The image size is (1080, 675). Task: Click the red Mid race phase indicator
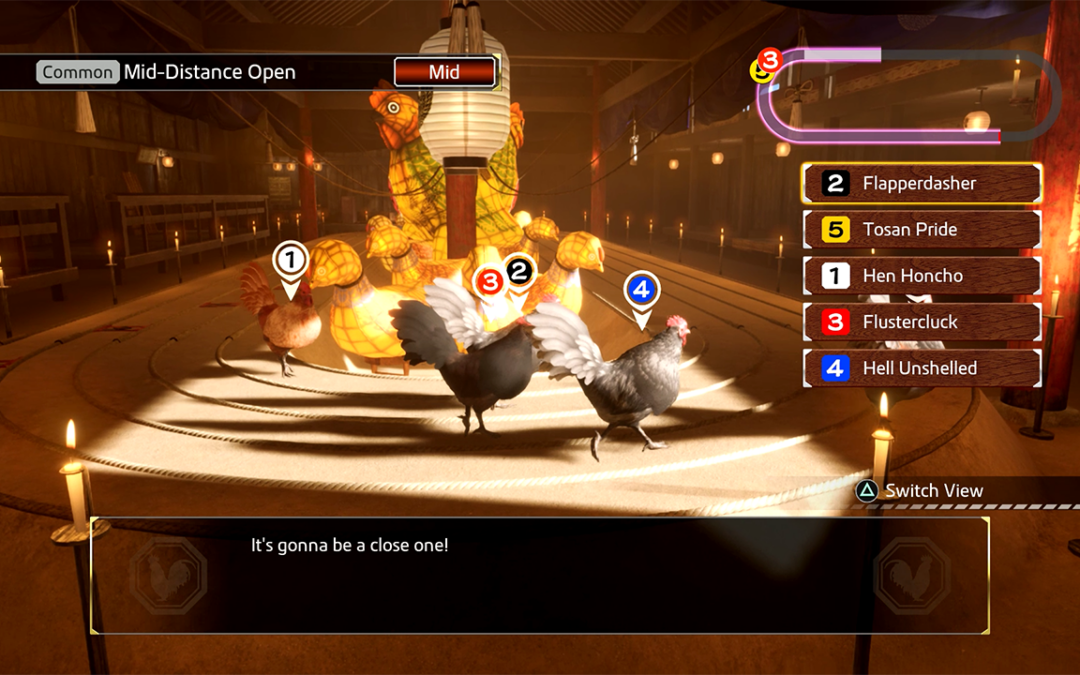[444, 72]
